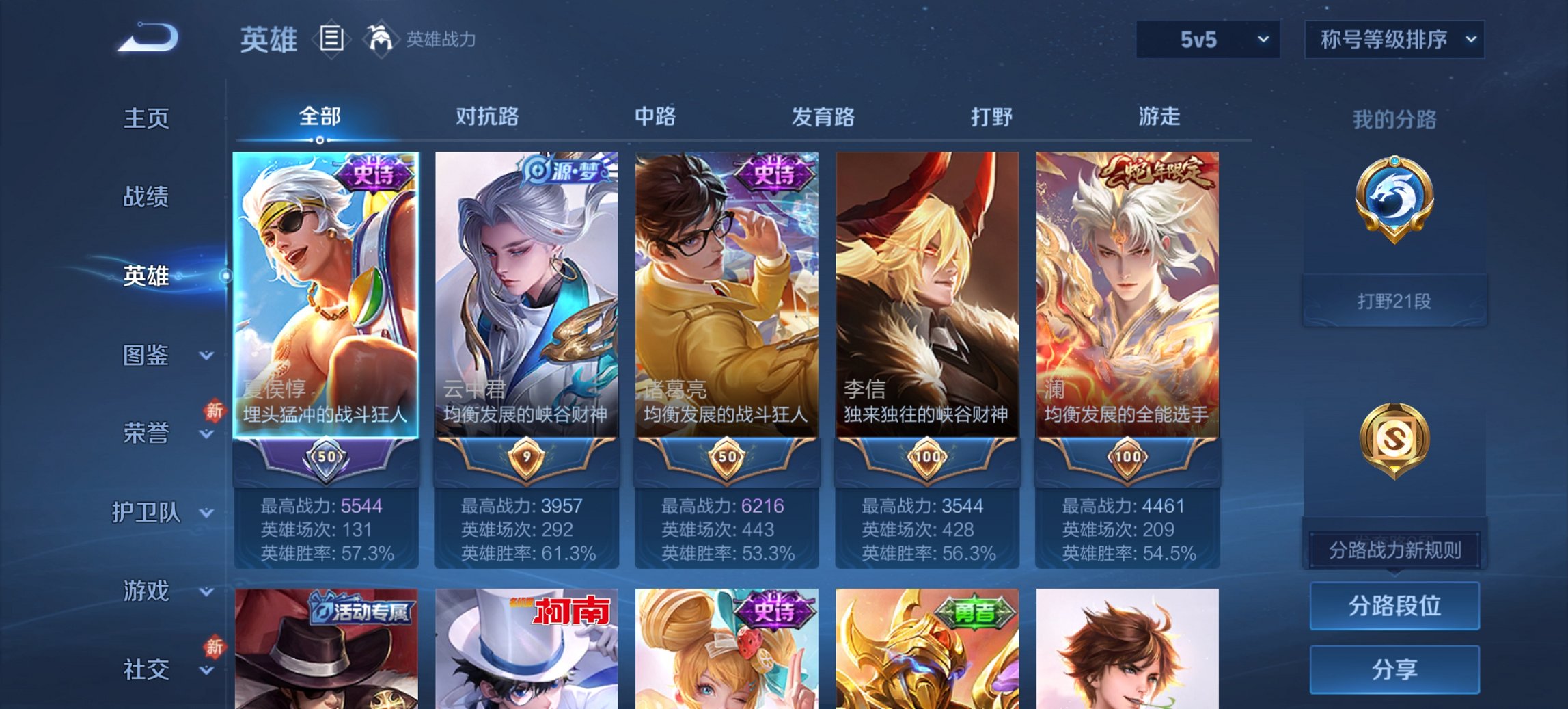
Task: Click the 英雄战力 helmet icon
Action: point(381,40)
